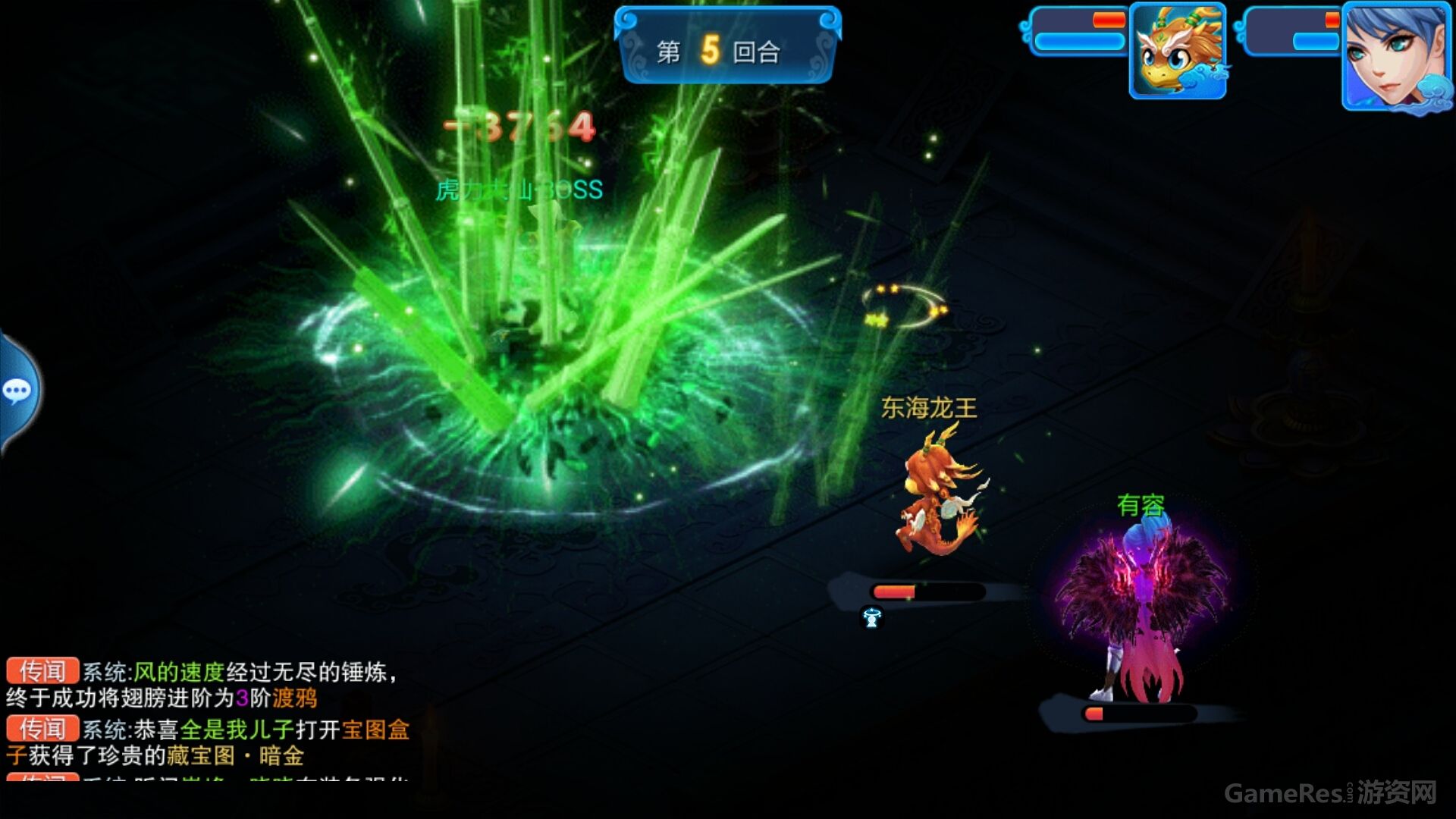Select the dragon pet portrait
The image size is (1456, 819).
click(x=1178, y=52)
